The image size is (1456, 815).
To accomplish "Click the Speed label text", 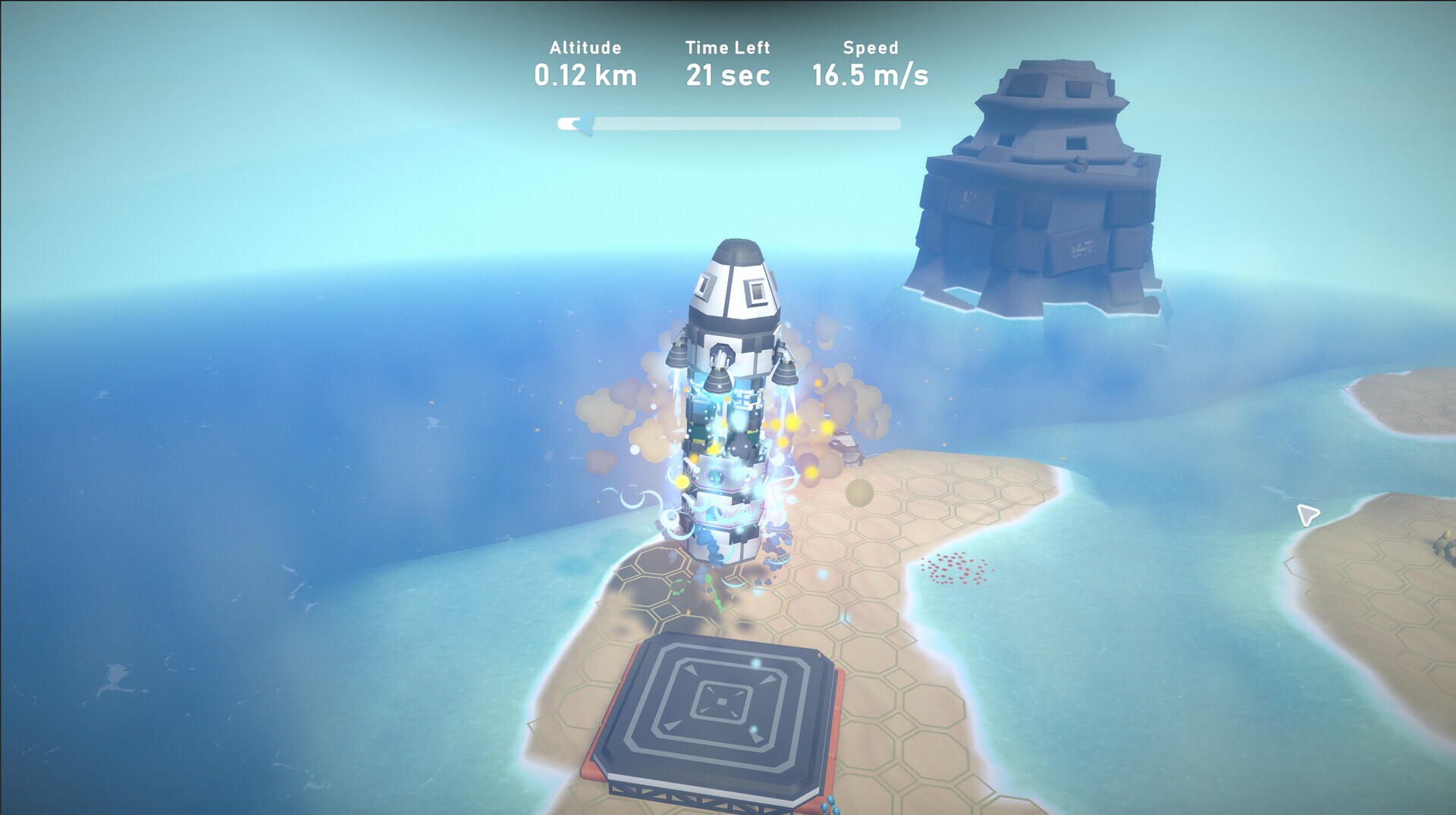I will coord(871,47).
